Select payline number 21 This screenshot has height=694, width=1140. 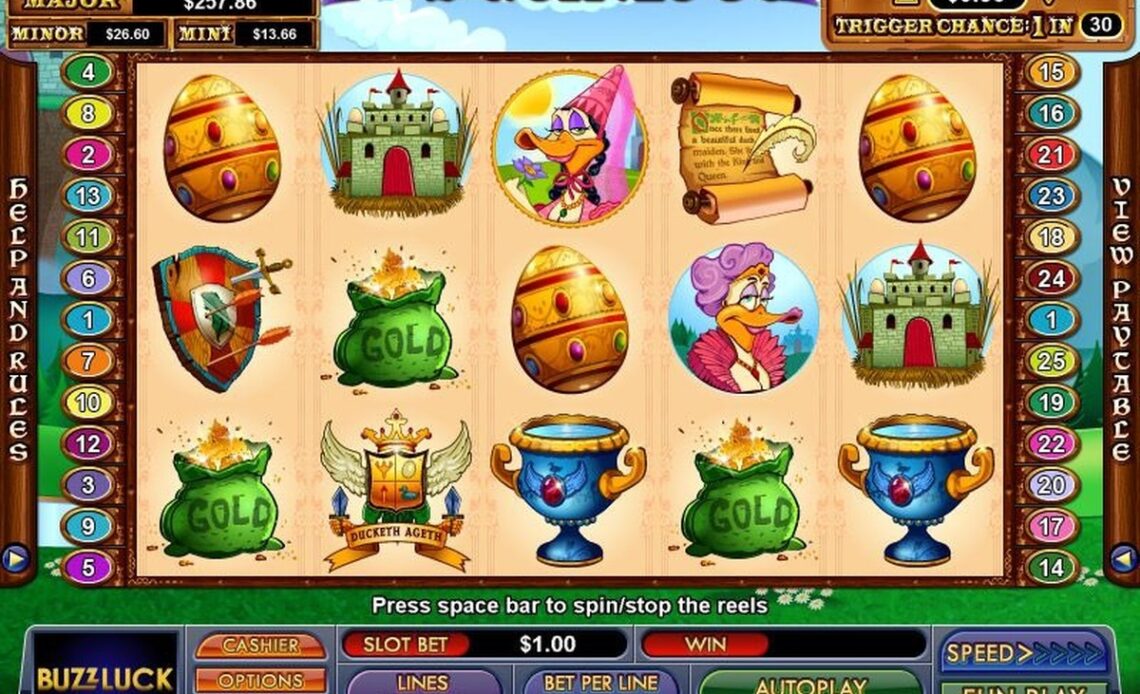1051,155
